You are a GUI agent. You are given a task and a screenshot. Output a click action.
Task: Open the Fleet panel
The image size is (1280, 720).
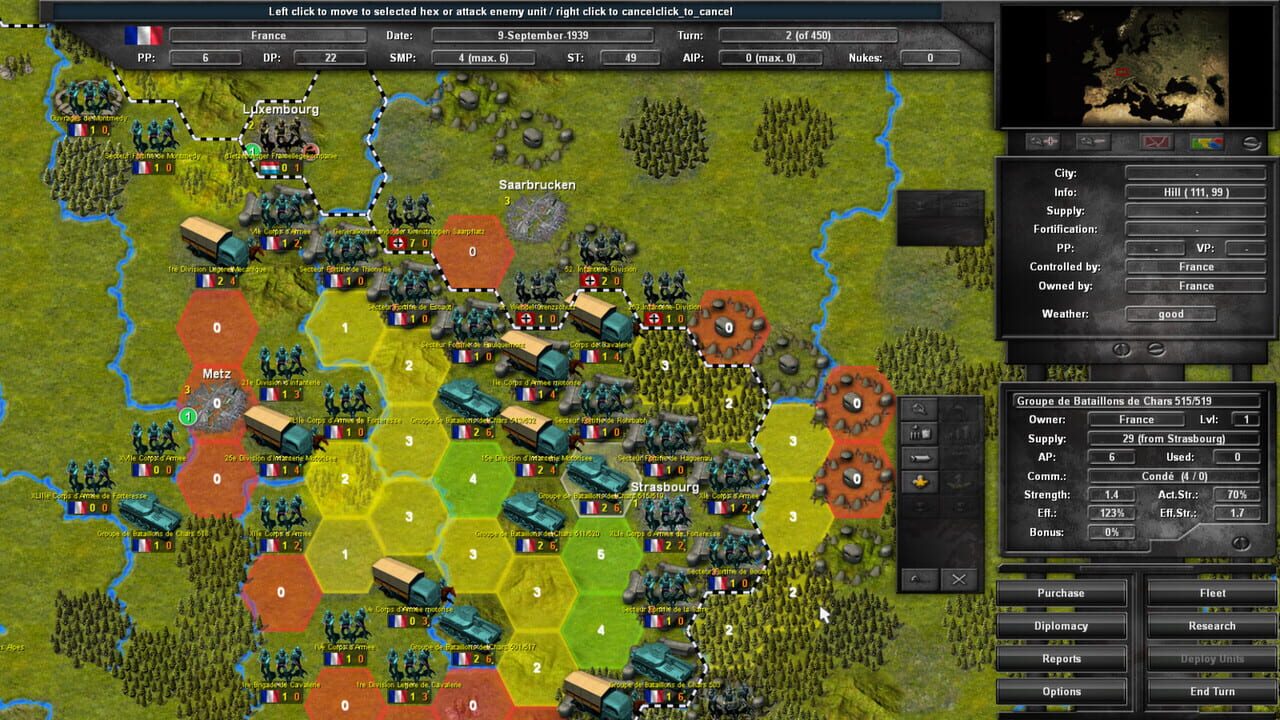click(1210, 592)
